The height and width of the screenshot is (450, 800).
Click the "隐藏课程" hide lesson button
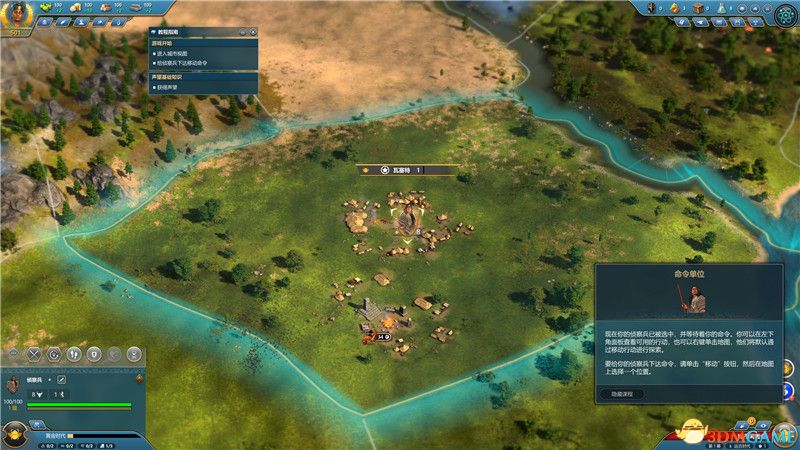pyautogui.click(x=622, y=394)
